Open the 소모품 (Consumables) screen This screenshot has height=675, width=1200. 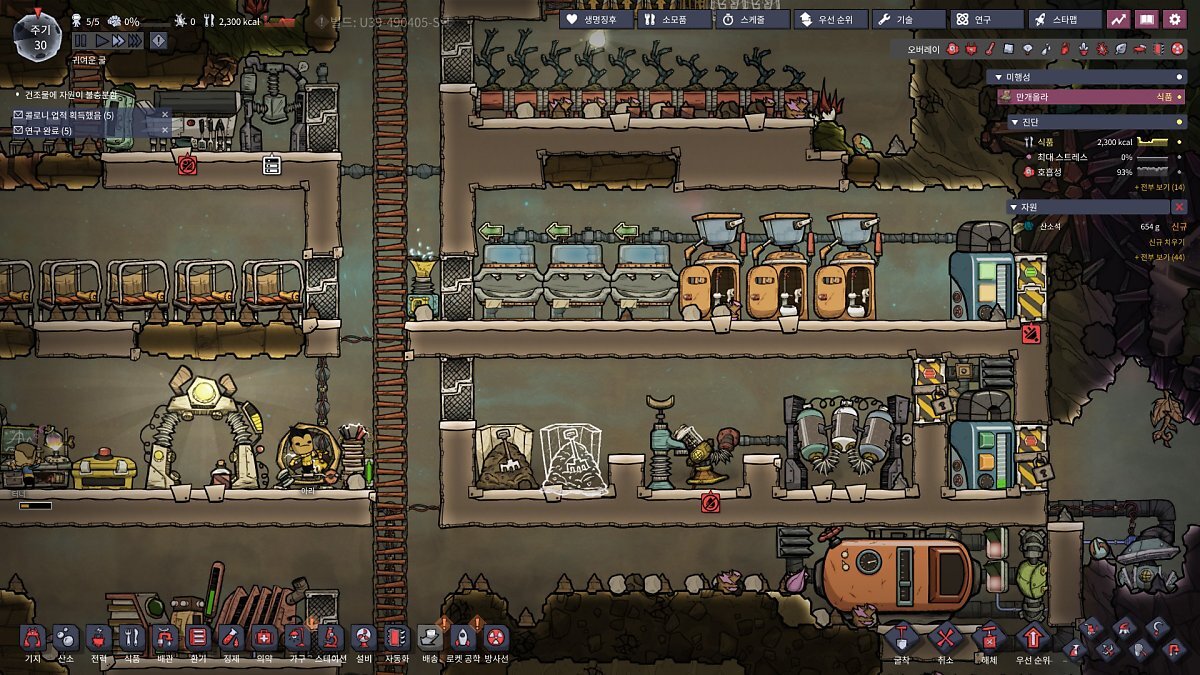point(673,19)
